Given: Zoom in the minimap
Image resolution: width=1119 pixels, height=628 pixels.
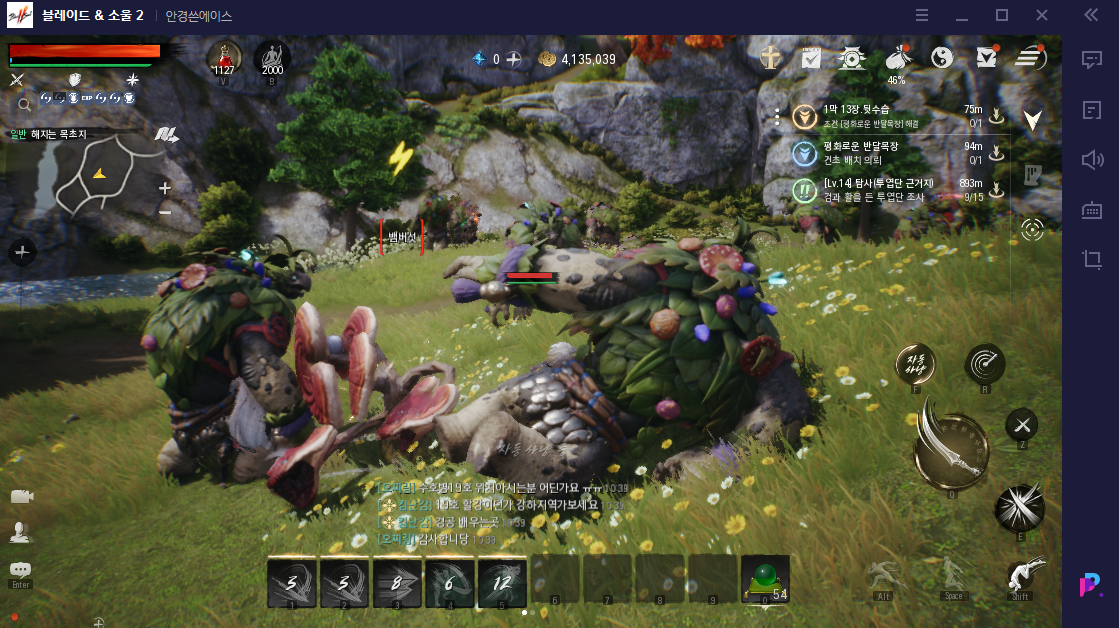Looking at the screenshot, I should pos(165,188).
